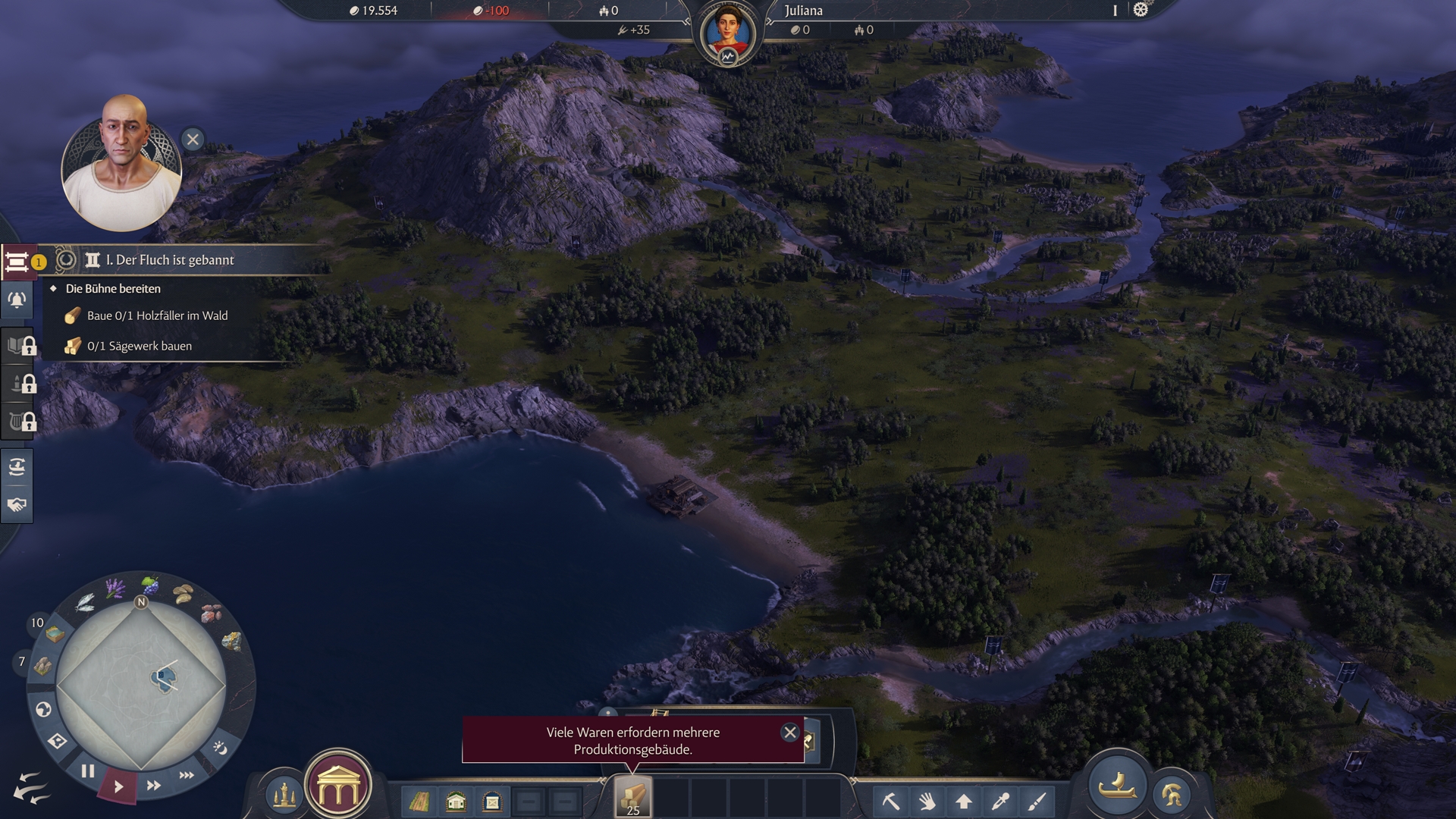Show notifications with the bell icon
Screen dimensions: 1456x819
point(17,300)
